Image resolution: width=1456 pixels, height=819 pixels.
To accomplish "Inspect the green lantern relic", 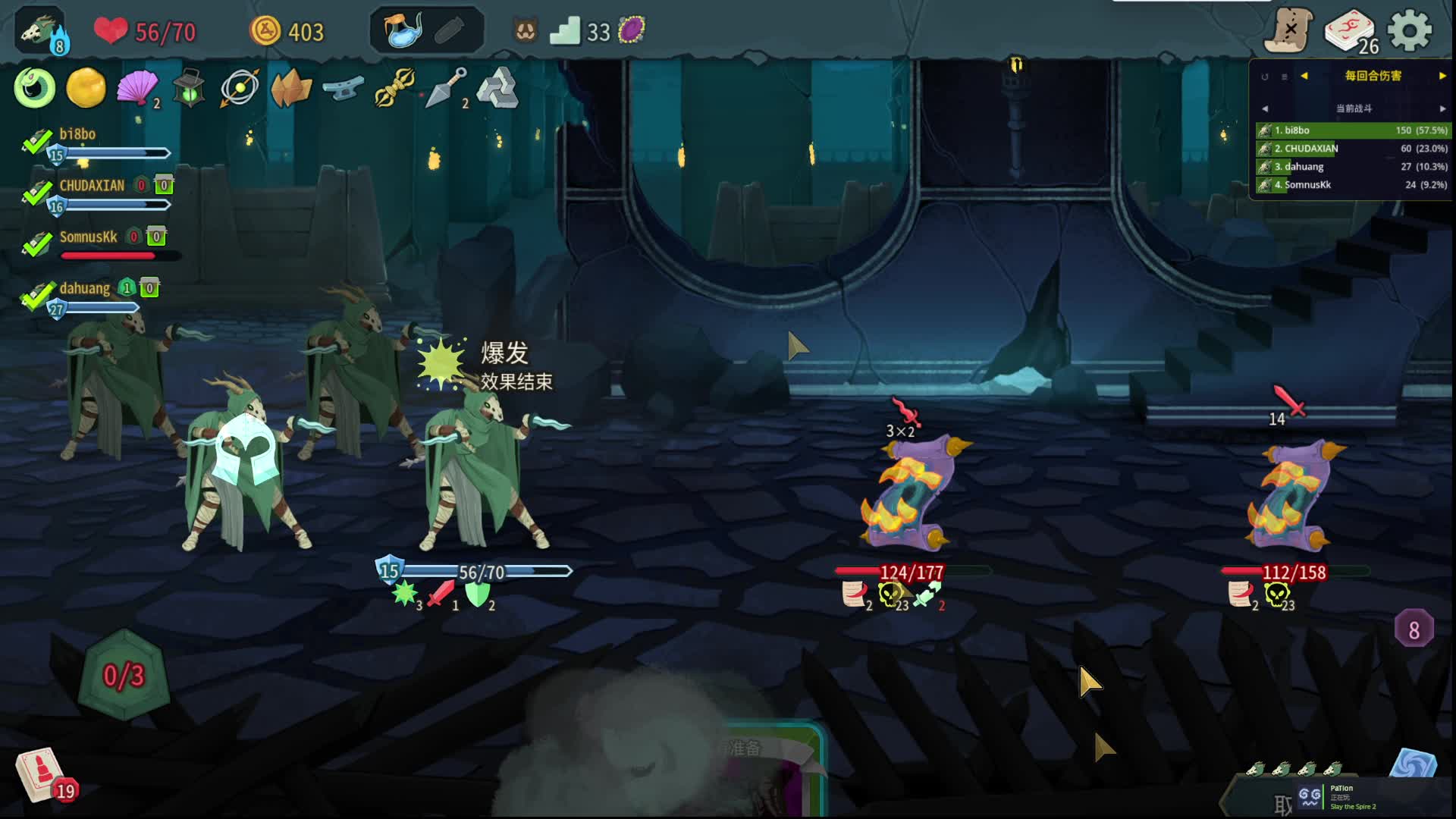I will [x=188, y=89].
